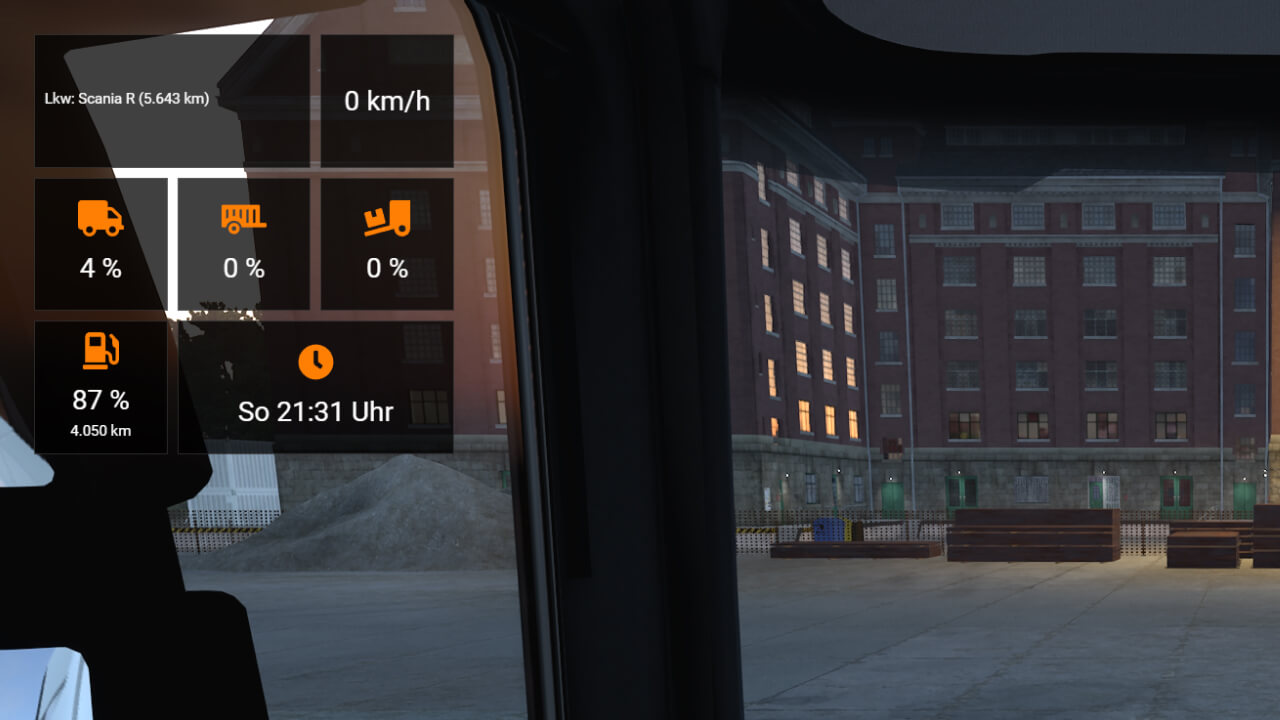Click the clock icon above game time
Viewport: 1280px width, 720px height.
[315, 363]
